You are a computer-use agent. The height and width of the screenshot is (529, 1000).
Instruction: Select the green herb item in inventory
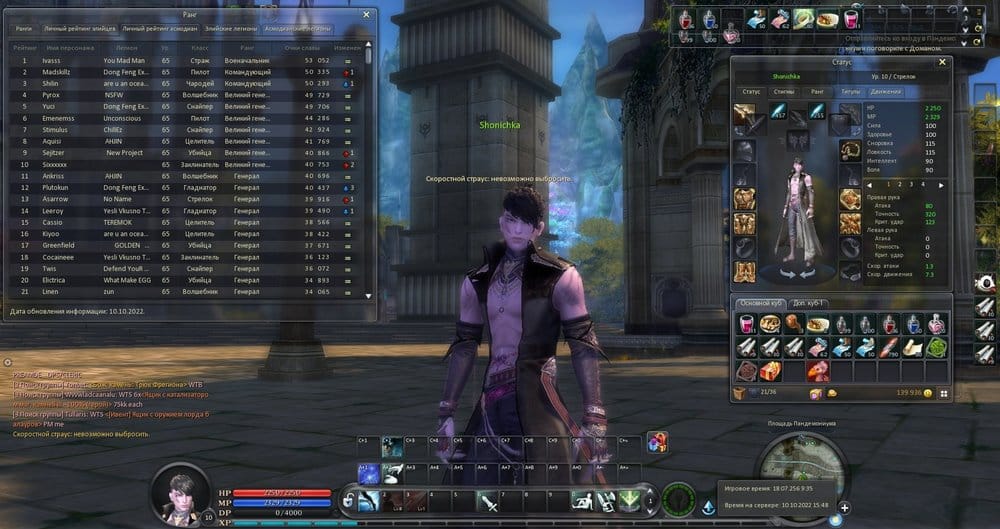937,347
